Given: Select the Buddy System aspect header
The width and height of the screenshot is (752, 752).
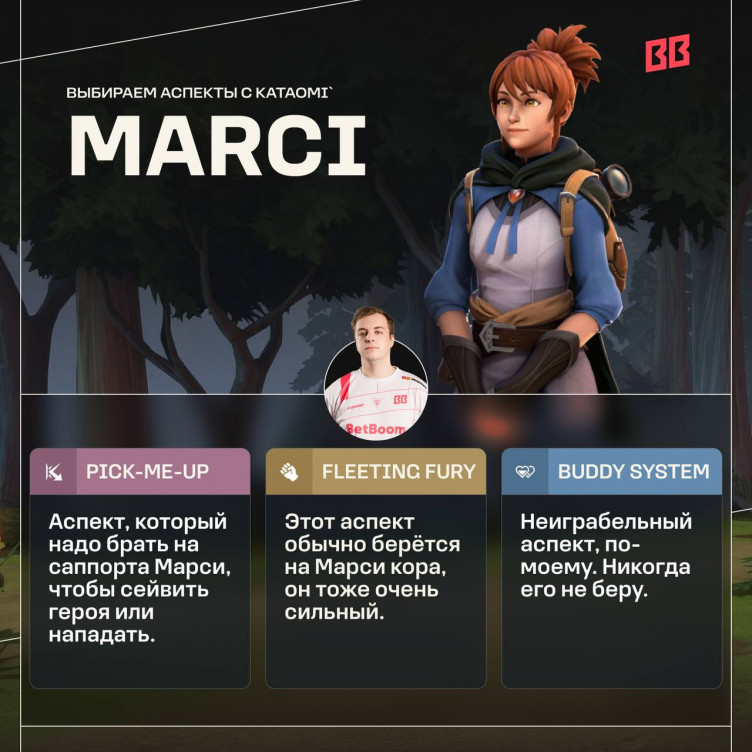Looking at the screenshot, I should [x=611, y=471].
